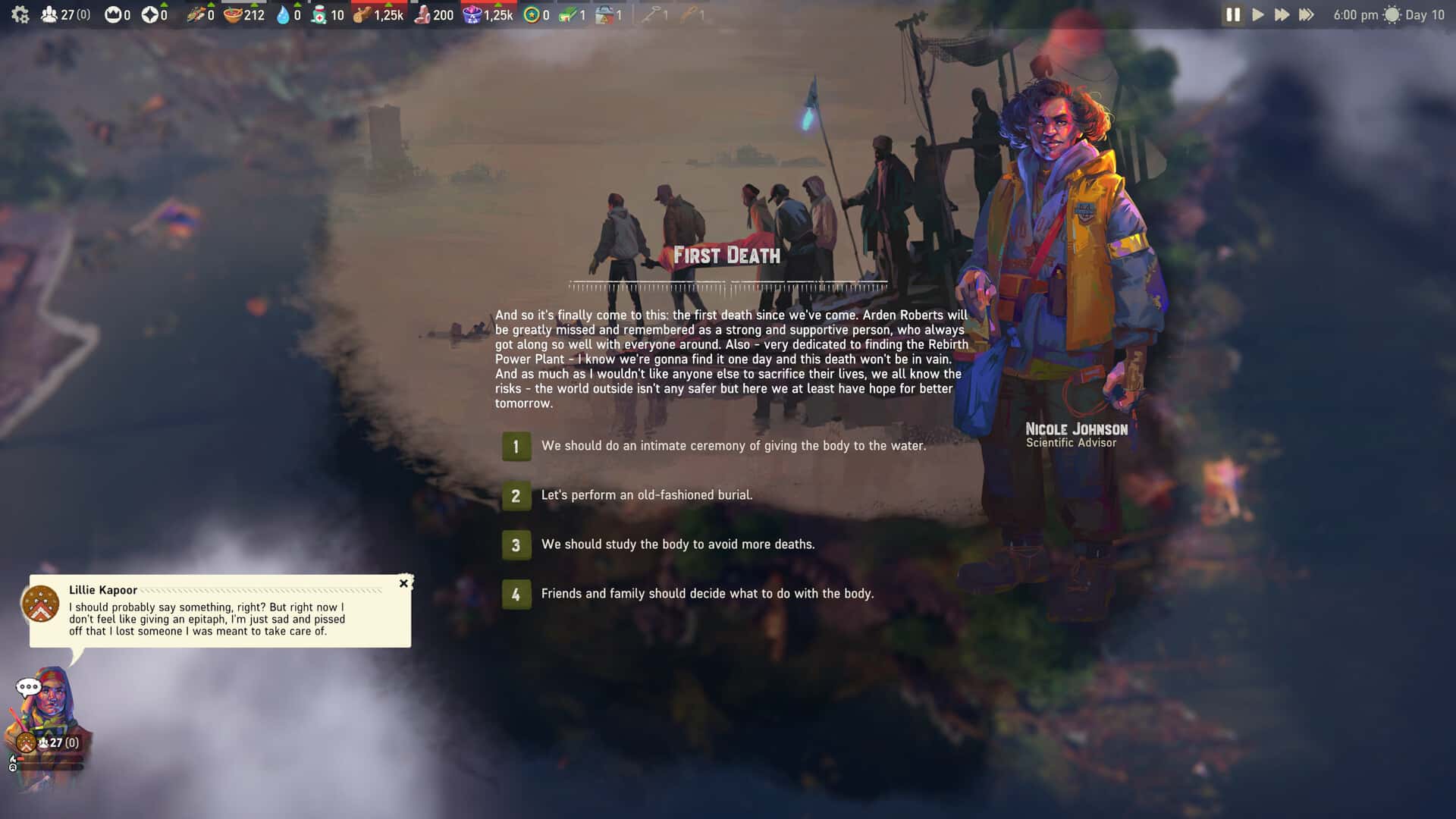Set game speed to triple fast-forward
Screen dimensions: 1456x819
1306,14
